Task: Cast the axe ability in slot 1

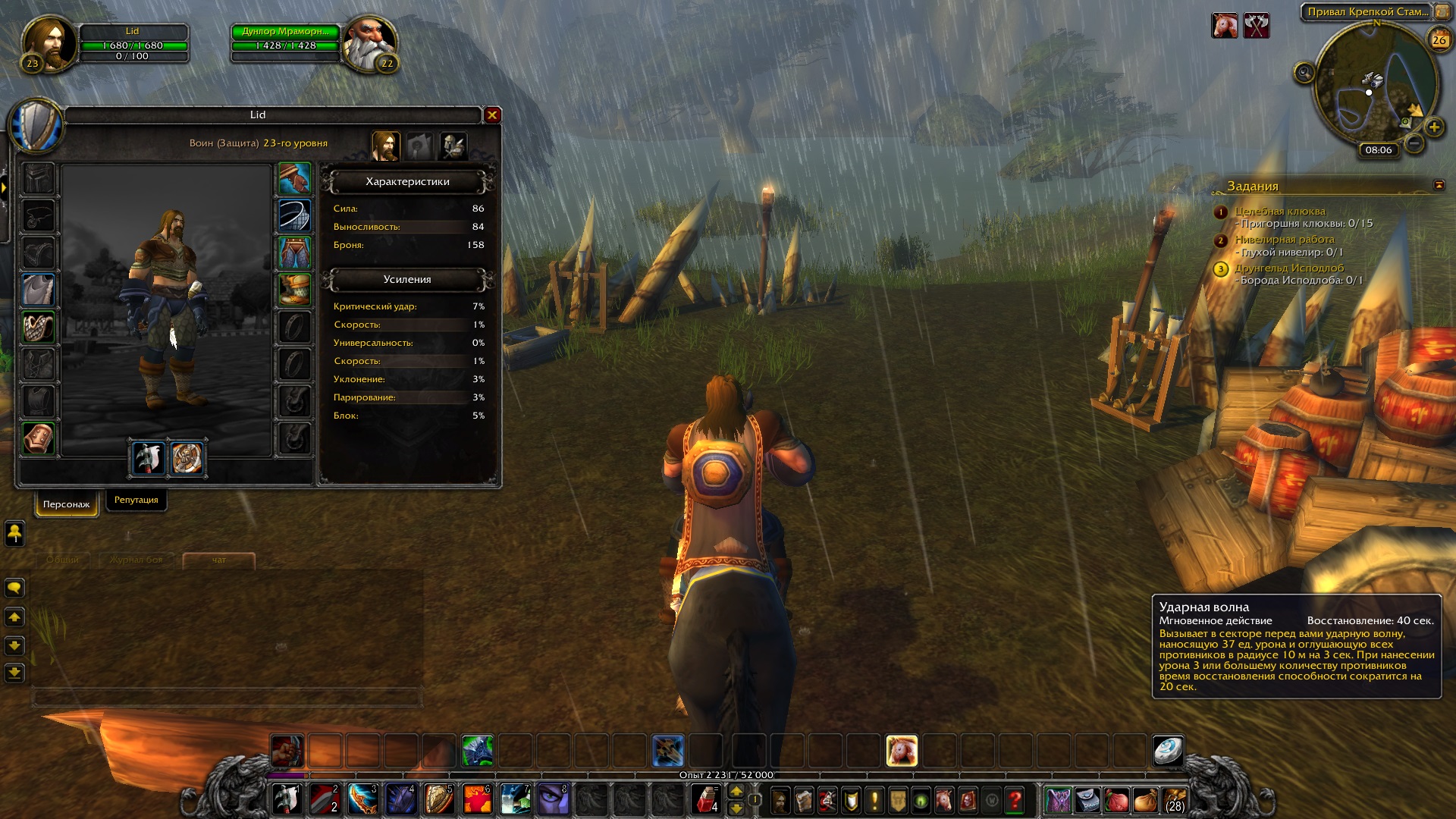Action: pyautogui.click(x=287, y=799)
